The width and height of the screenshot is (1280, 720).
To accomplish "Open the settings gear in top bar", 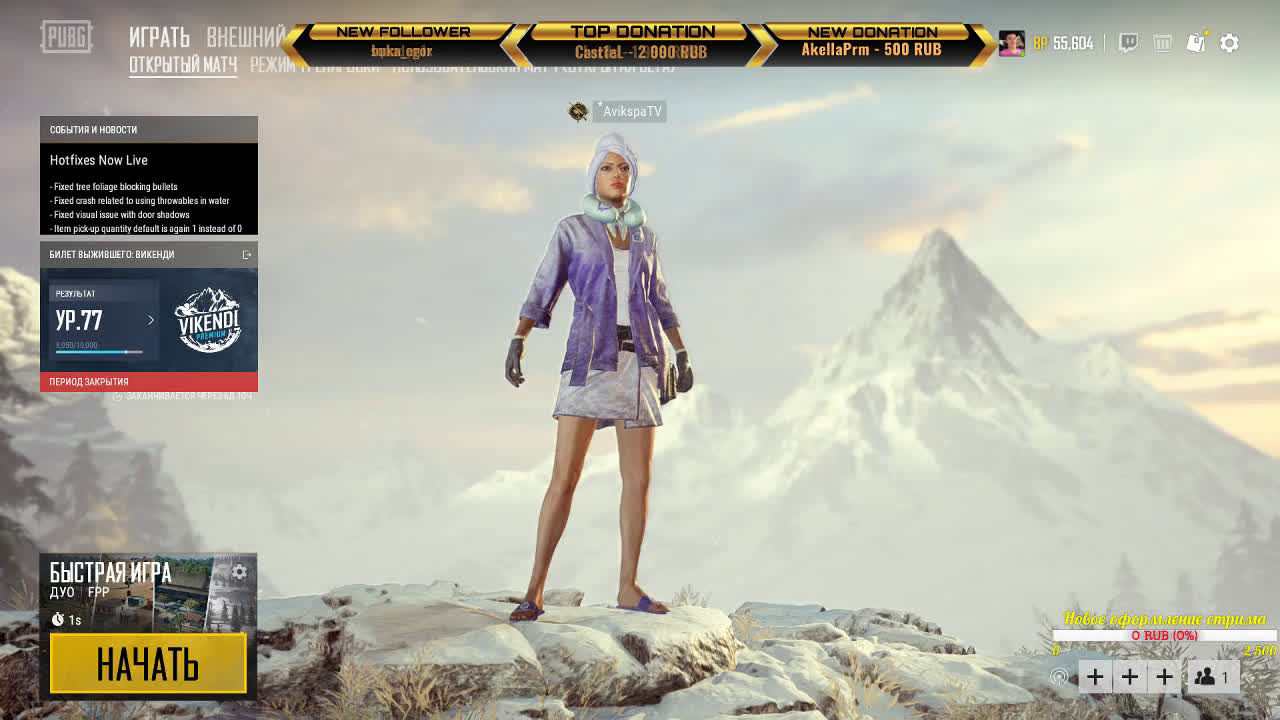I will point(1230,43).
